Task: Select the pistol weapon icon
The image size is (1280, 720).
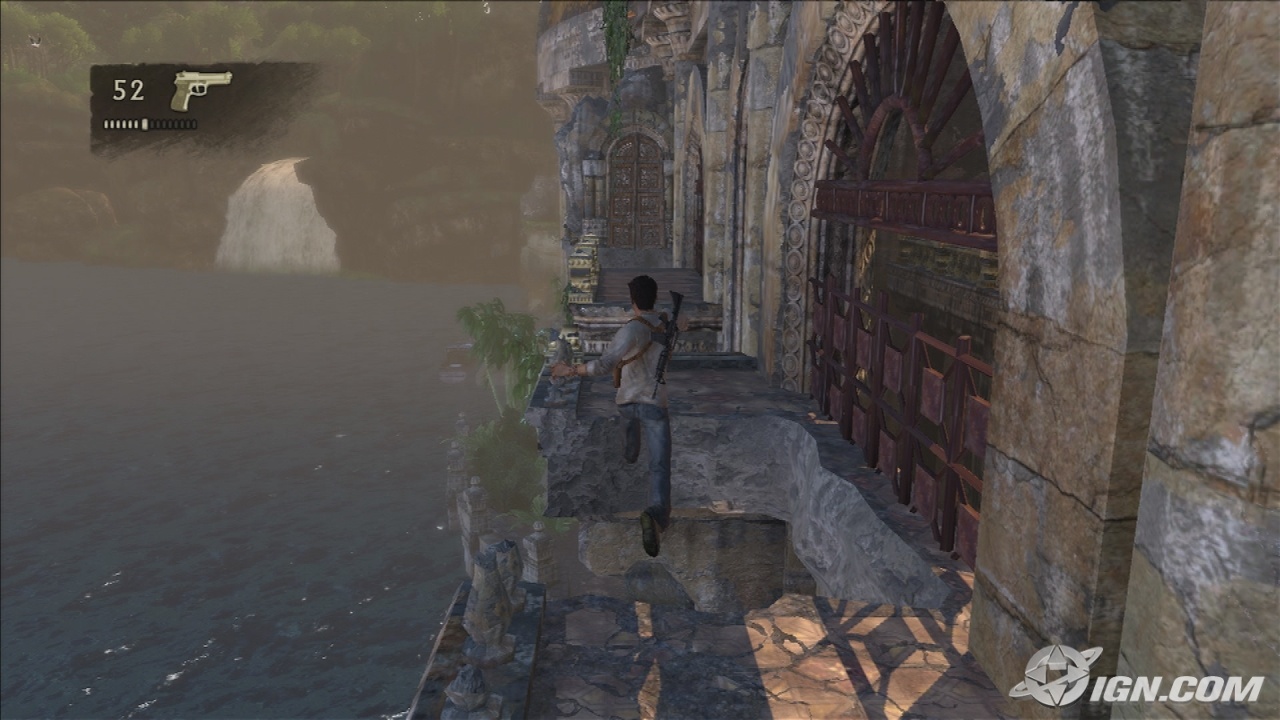Action: click(x=200, y=89)
